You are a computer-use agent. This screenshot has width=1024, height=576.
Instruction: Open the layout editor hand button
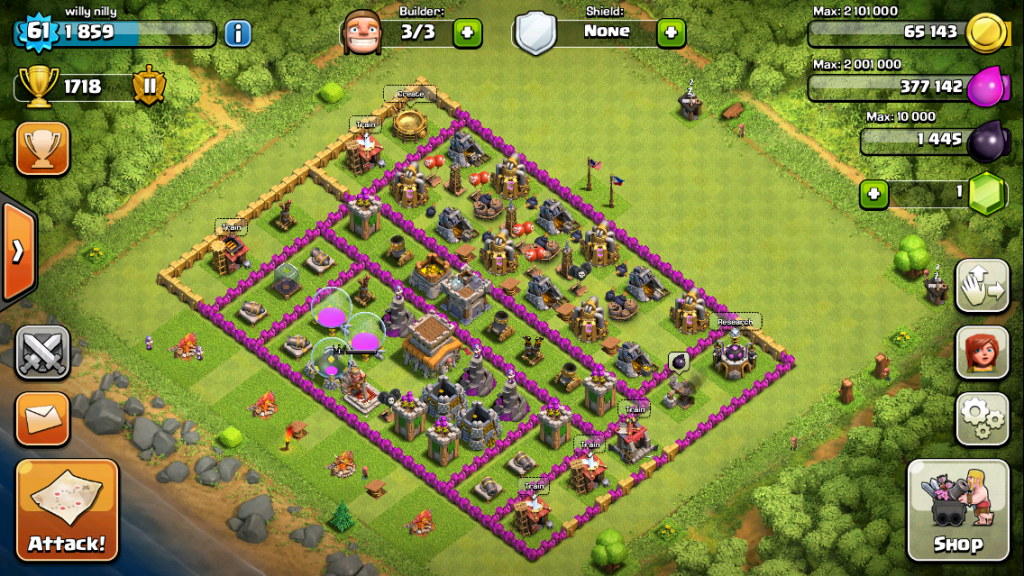coord(982,286)
